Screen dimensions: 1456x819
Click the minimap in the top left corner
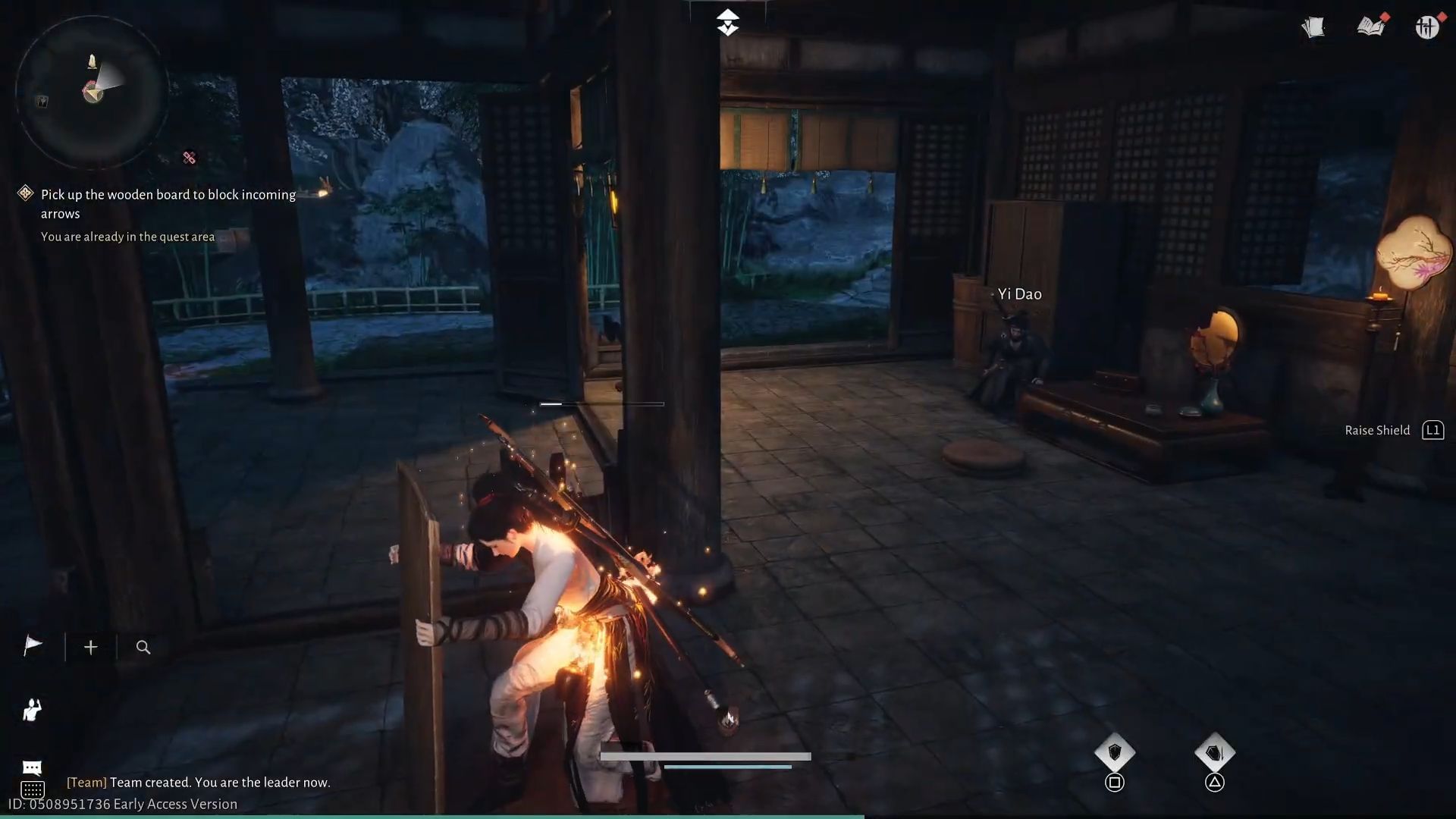pos(91,91)
